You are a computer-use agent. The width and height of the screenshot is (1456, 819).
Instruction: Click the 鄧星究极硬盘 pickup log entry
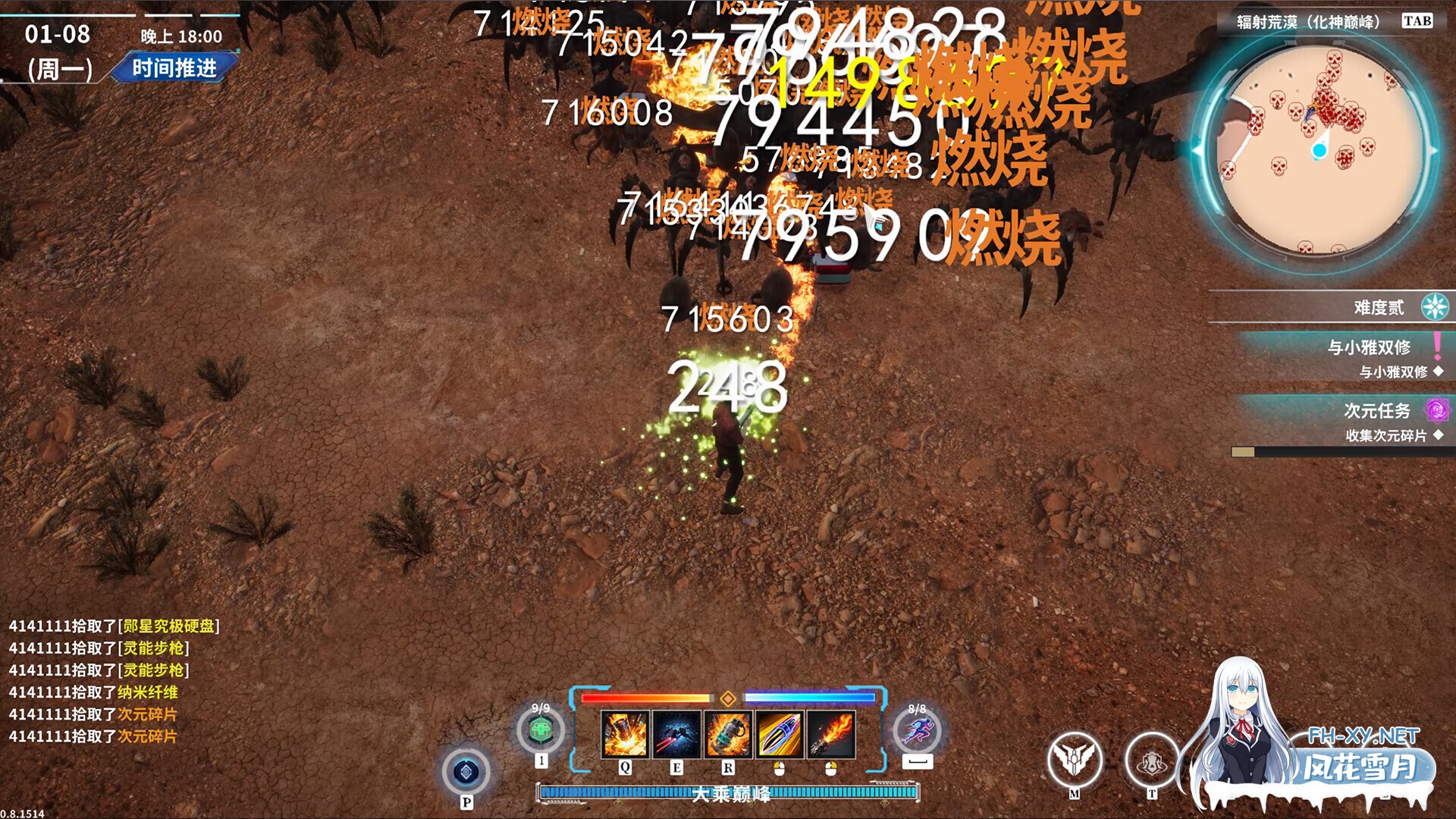[114, 626]
